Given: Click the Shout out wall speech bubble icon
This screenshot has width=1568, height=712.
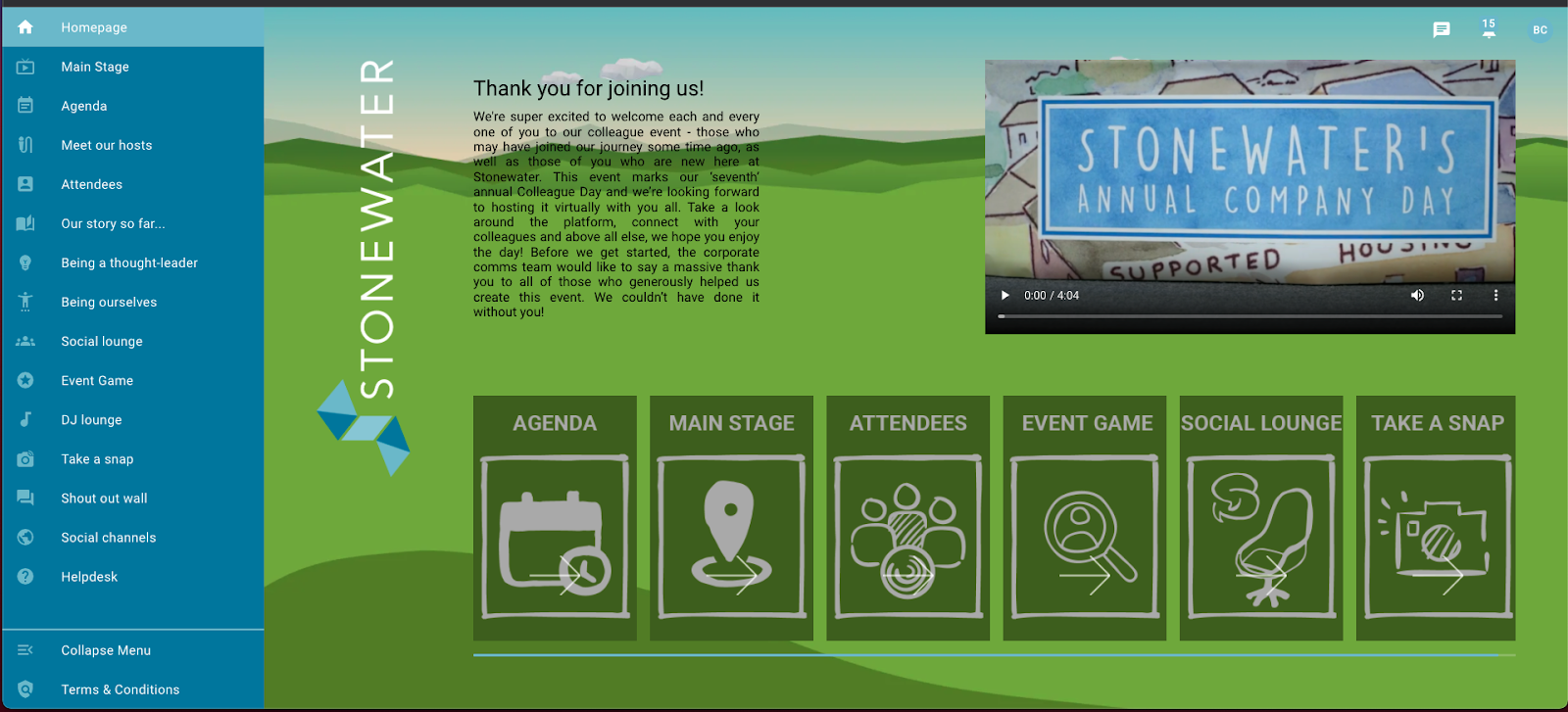Looking at the screenshot, I should 26,498.
